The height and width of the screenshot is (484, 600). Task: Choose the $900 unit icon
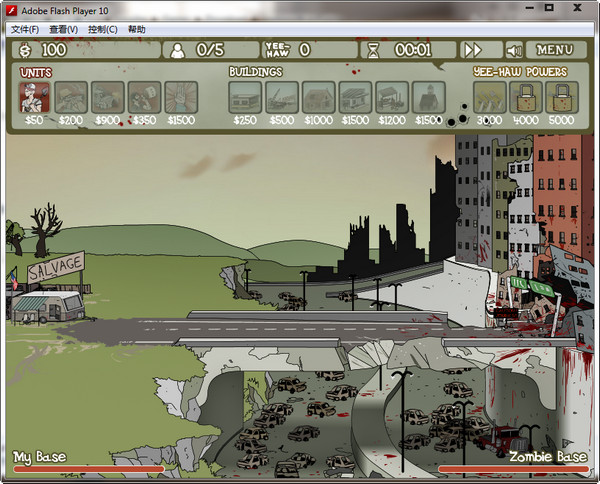click(x=108, y=96)
